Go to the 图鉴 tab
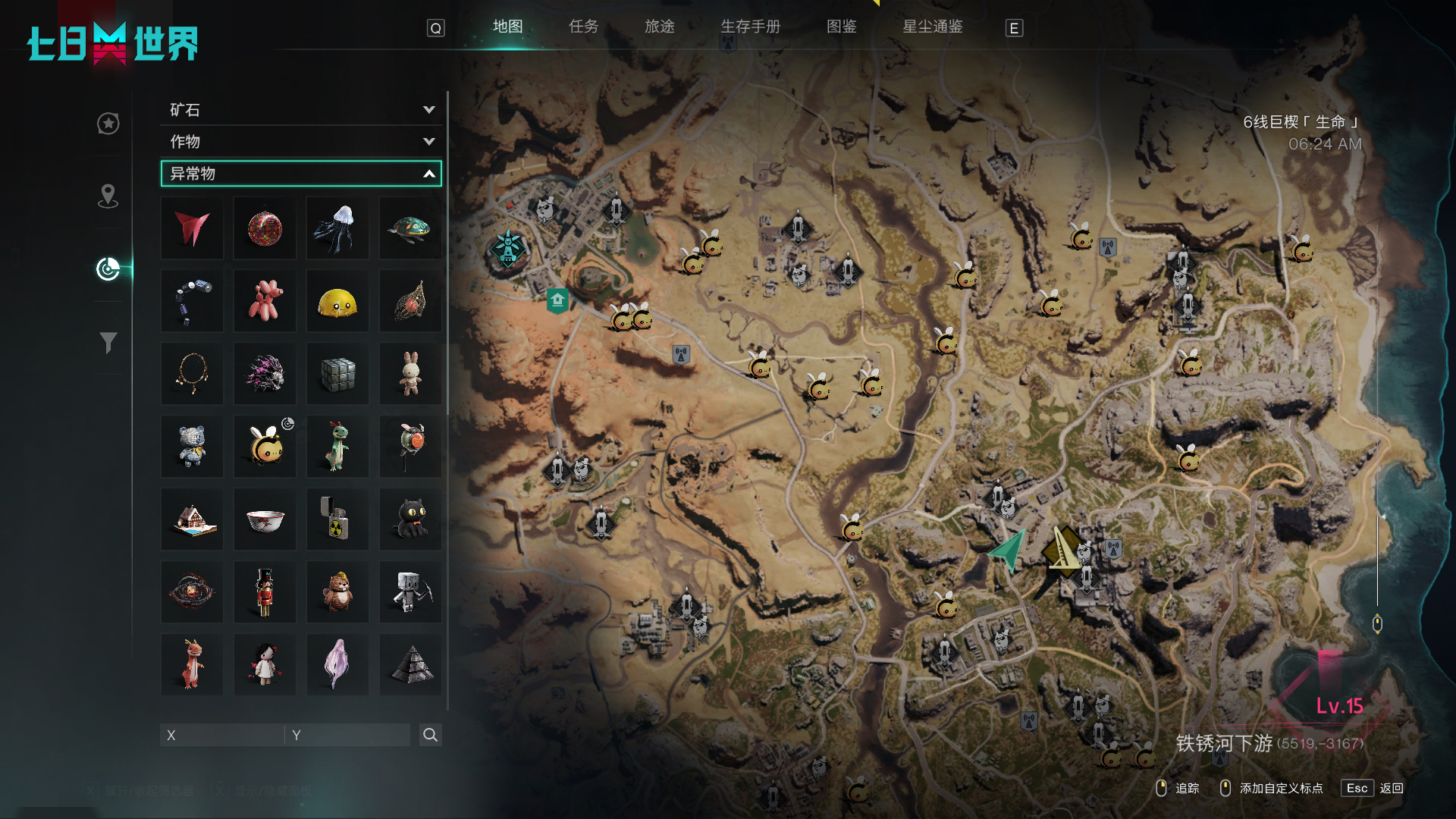 click(x=841, y=27)
